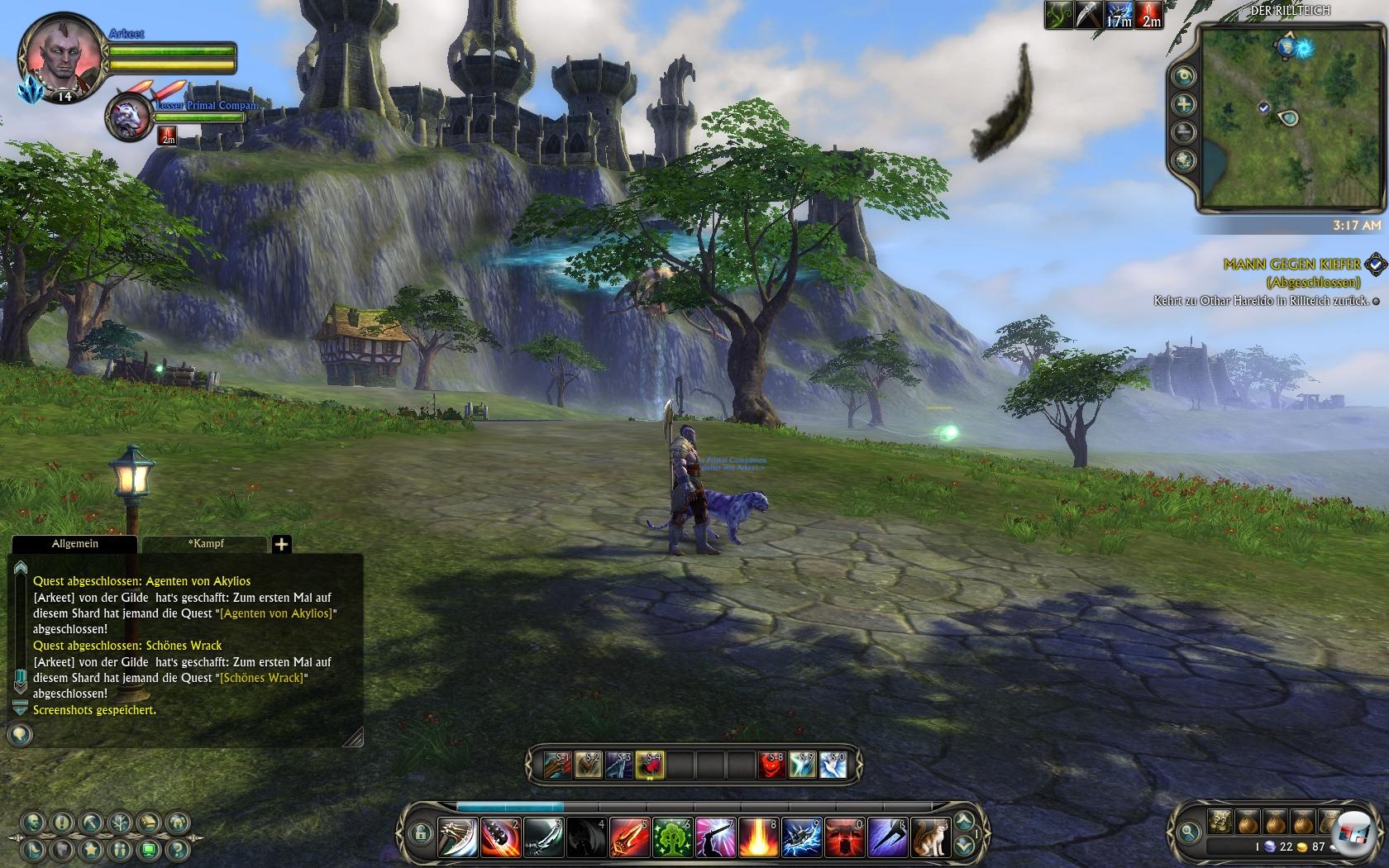
Task: Toggle the action bar lock
Action: tap(420, 832)
